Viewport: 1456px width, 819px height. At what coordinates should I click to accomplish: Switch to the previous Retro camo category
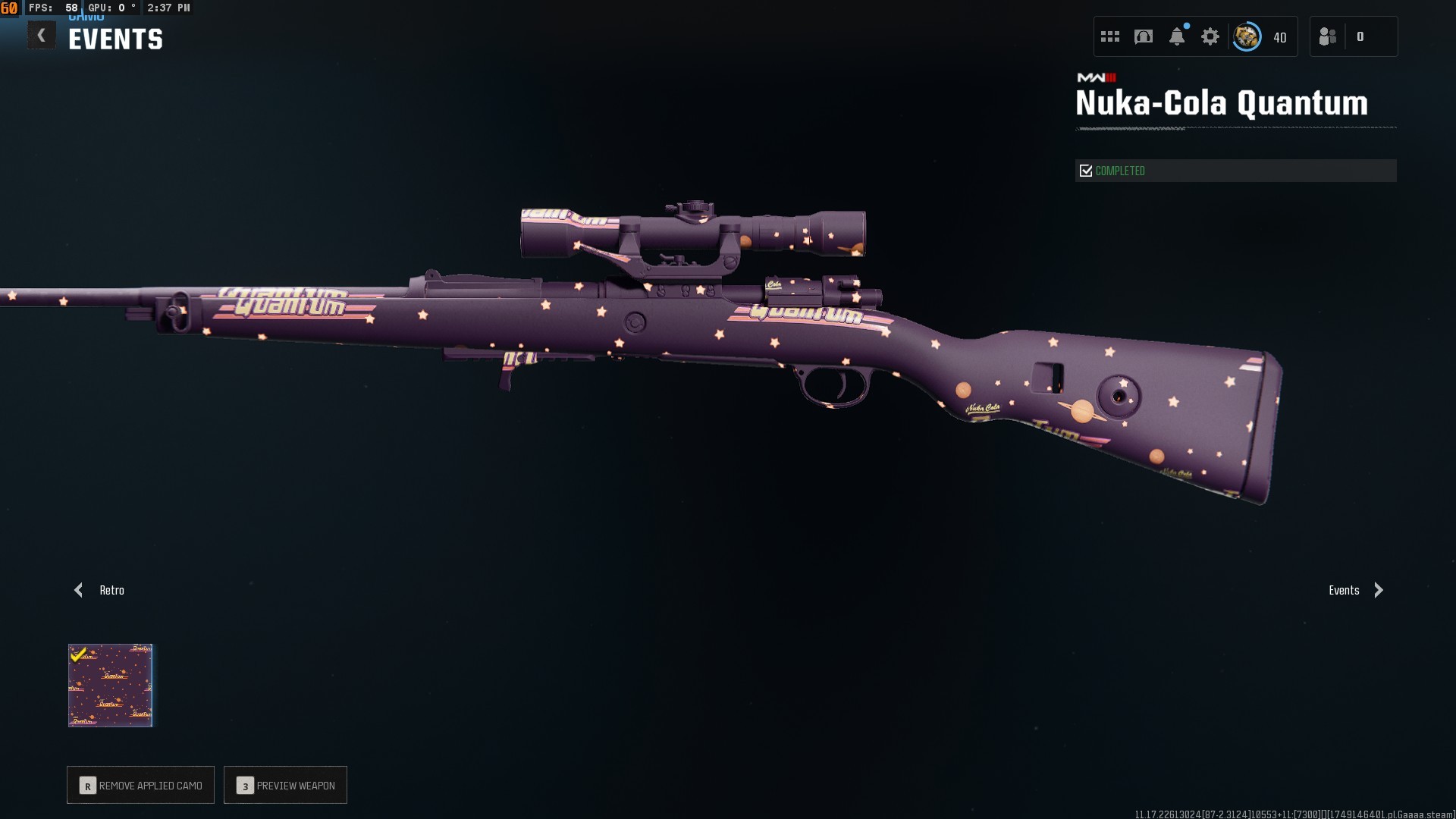(99, 590)
